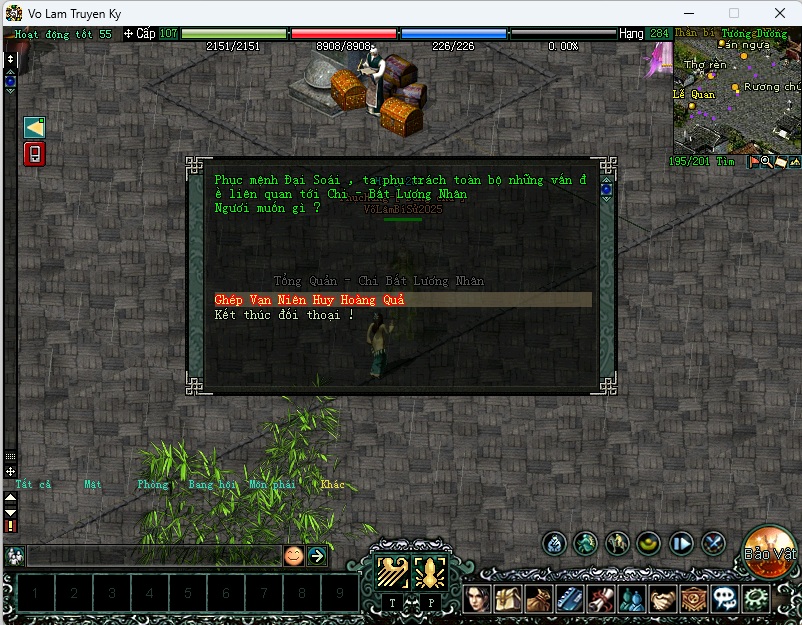The height and width of the screenshot is (625, 802).
Task: Click the red flag icon under minimap
Action: pos(754,162)
